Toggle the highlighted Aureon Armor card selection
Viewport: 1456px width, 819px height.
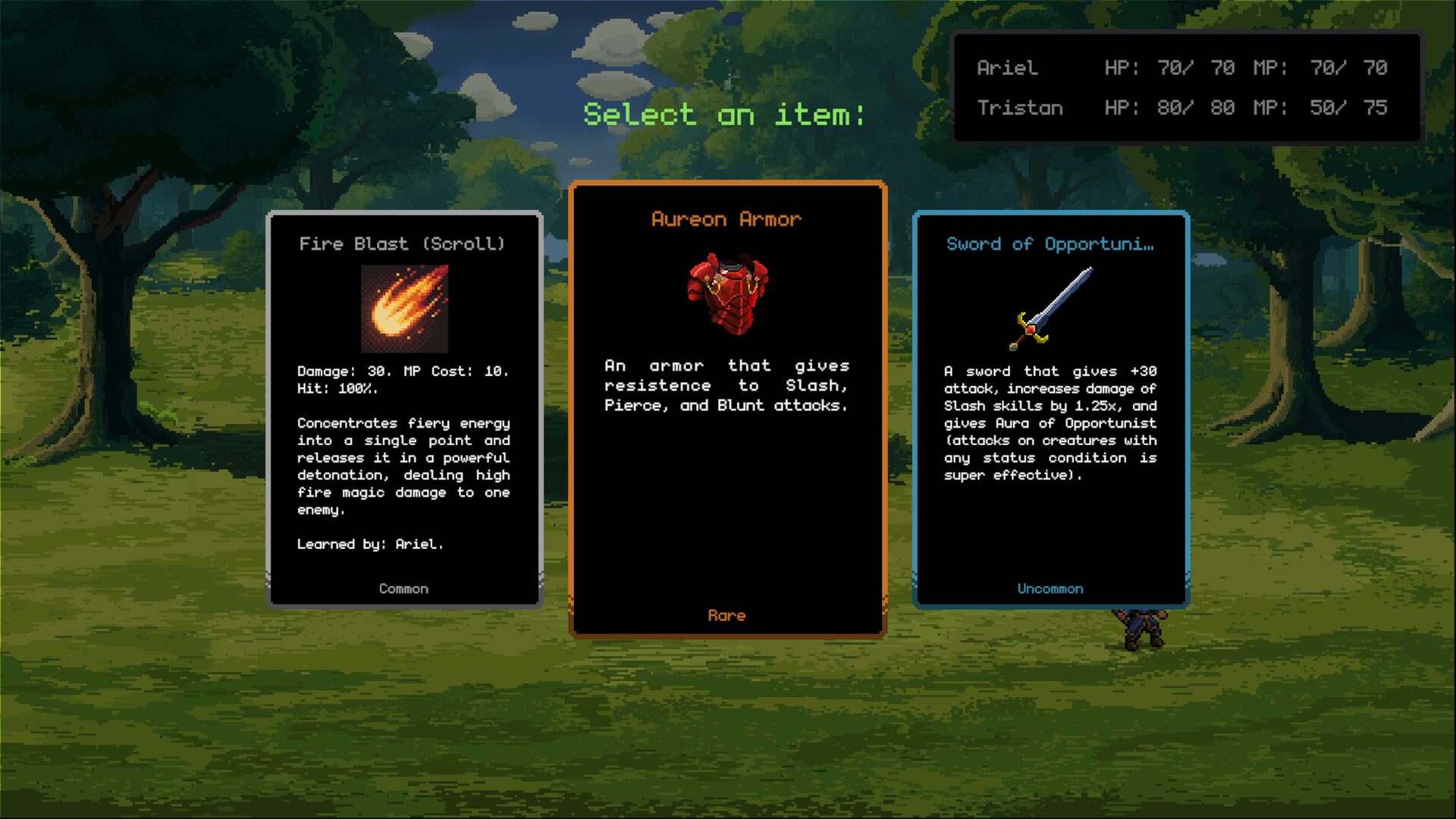(726, 409)
